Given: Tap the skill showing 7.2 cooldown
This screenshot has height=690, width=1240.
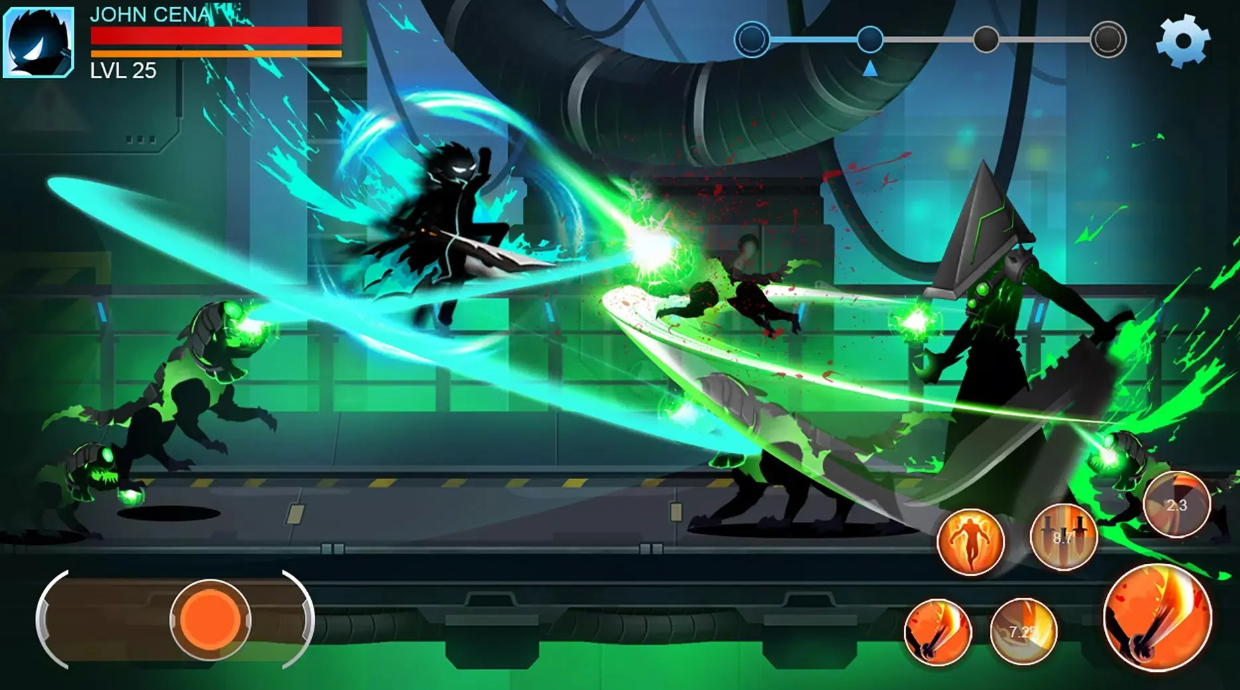Looking at the screenshot, I should tap(1023, 632).
